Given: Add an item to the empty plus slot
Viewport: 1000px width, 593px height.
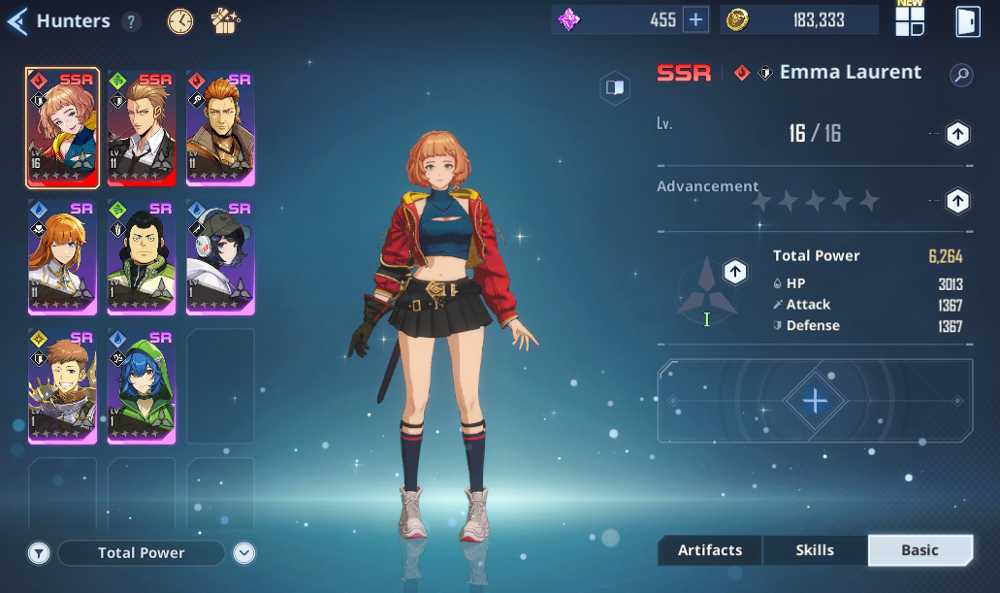Looking at the screenshot, I should click(815, 401).
